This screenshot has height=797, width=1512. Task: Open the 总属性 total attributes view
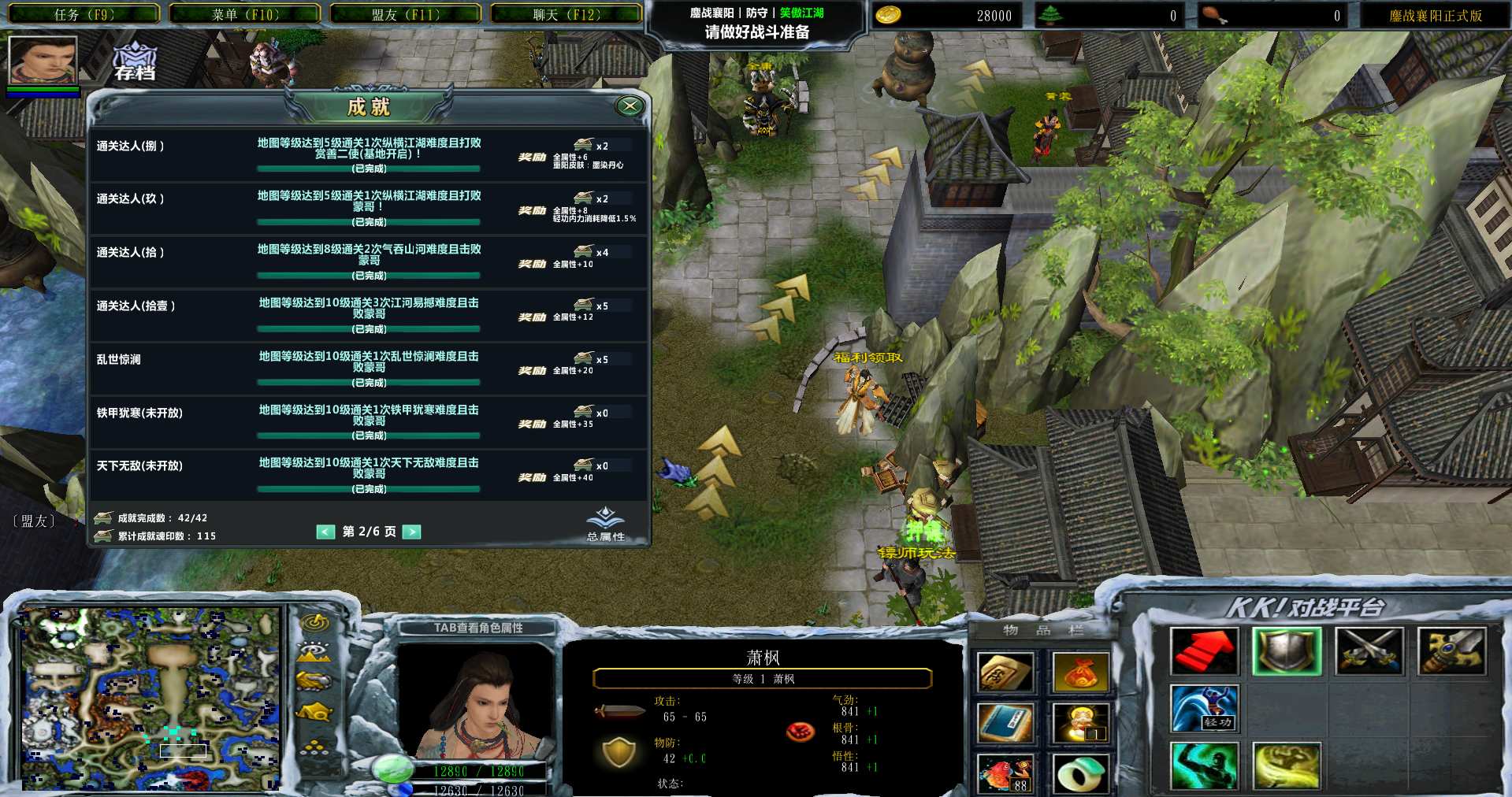tap(605, 524)
